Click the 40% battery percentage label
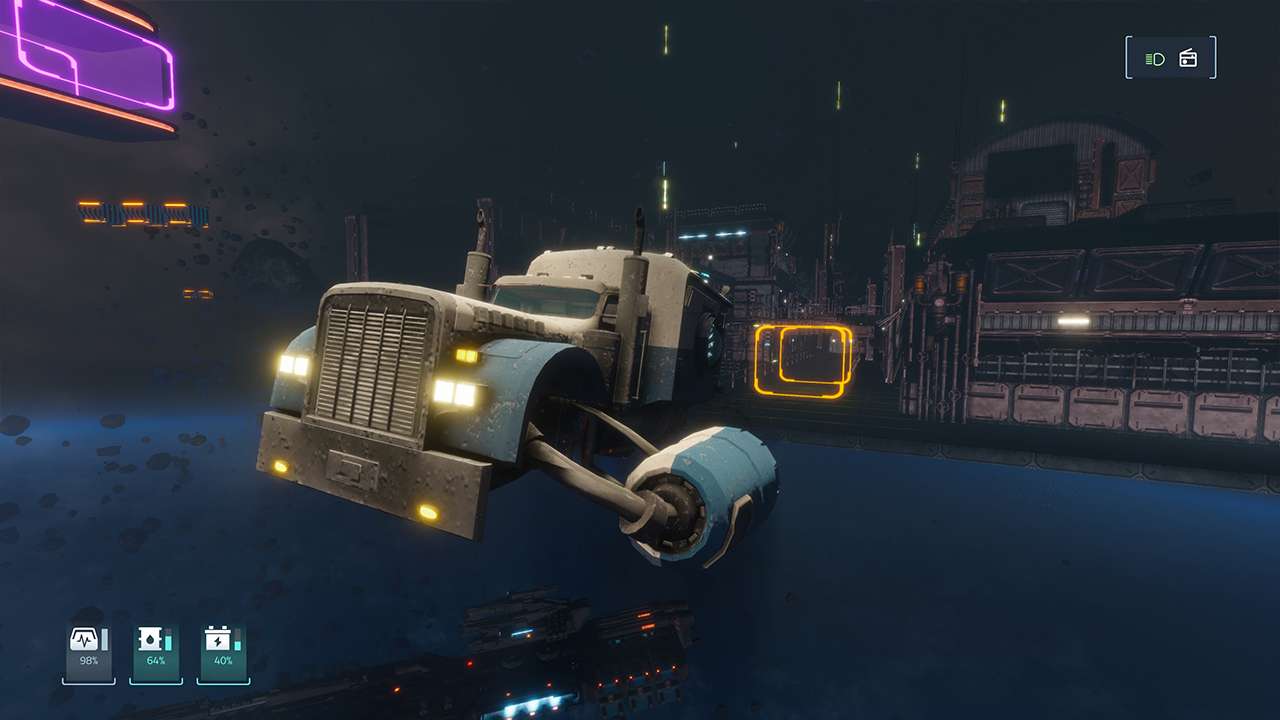 223,660
